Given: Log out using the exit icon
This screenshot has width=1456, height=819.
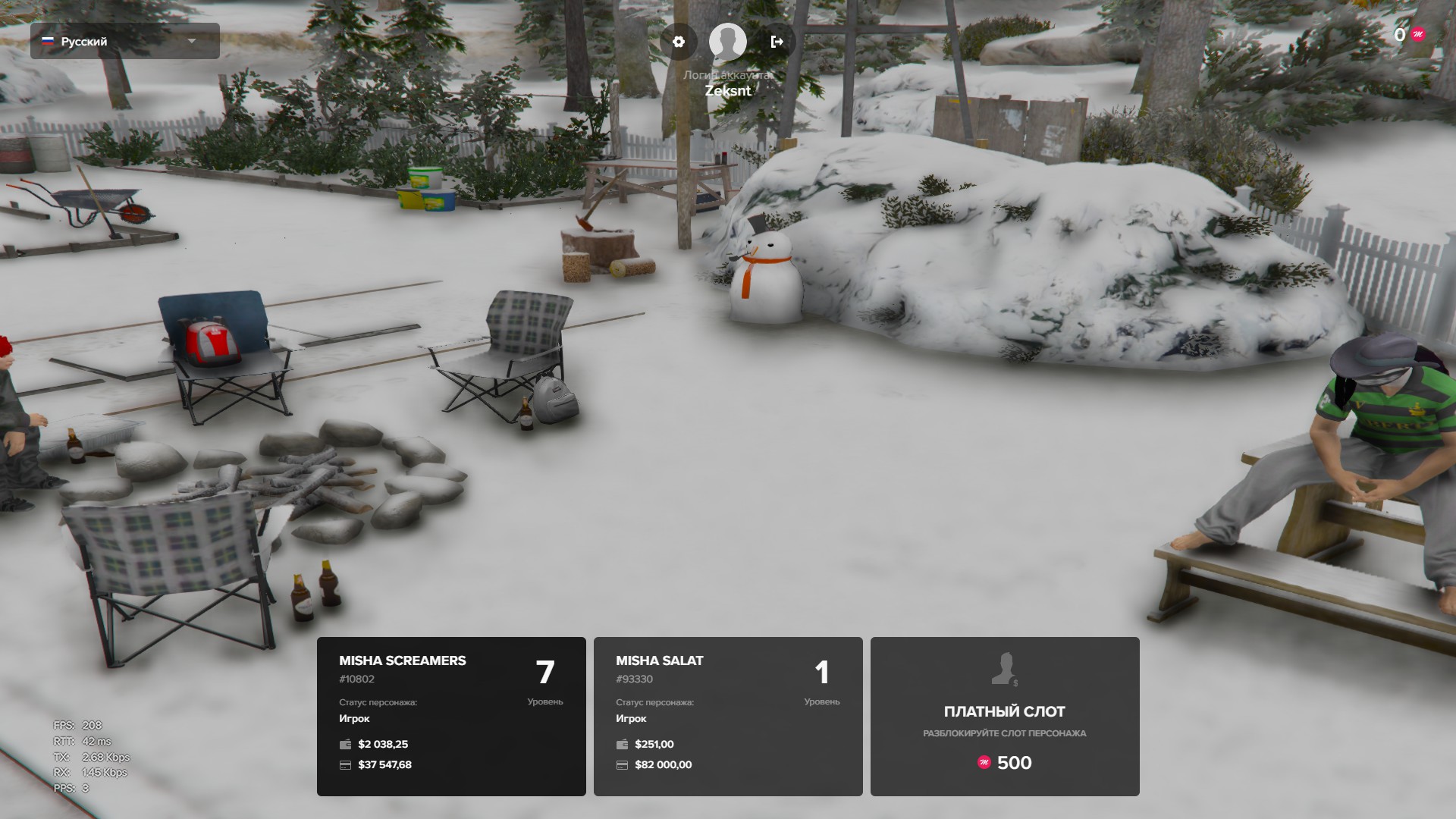Looking at the screenshot, I should 777,42.
